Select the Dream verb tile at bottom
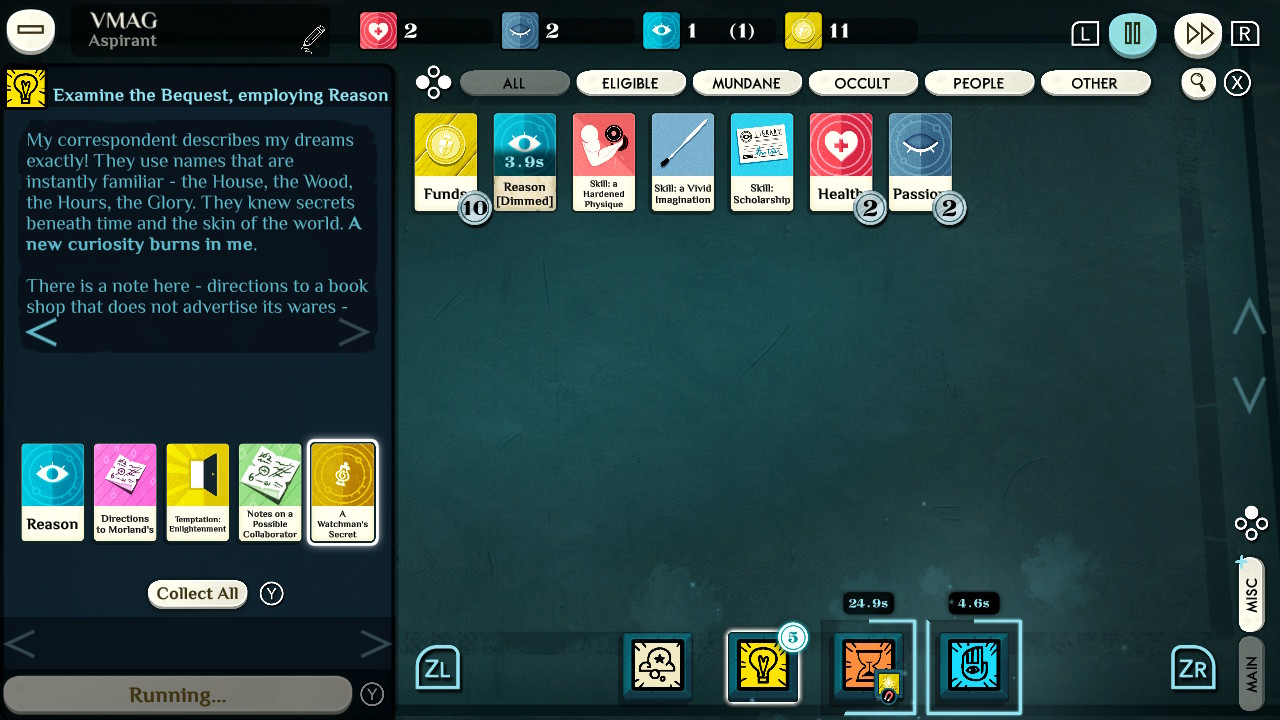 point(657,666)
